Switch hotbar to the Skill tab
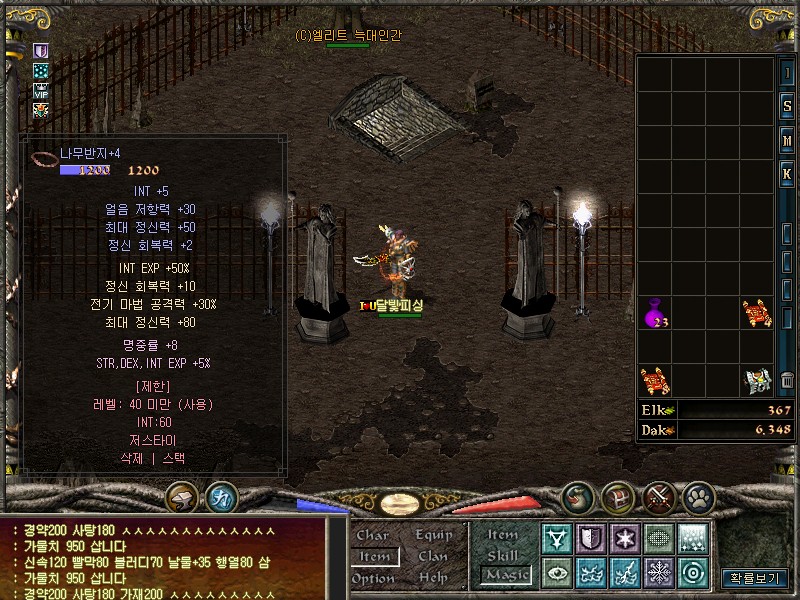This screenshot has width=800, height=600. [x=503, y=555]
